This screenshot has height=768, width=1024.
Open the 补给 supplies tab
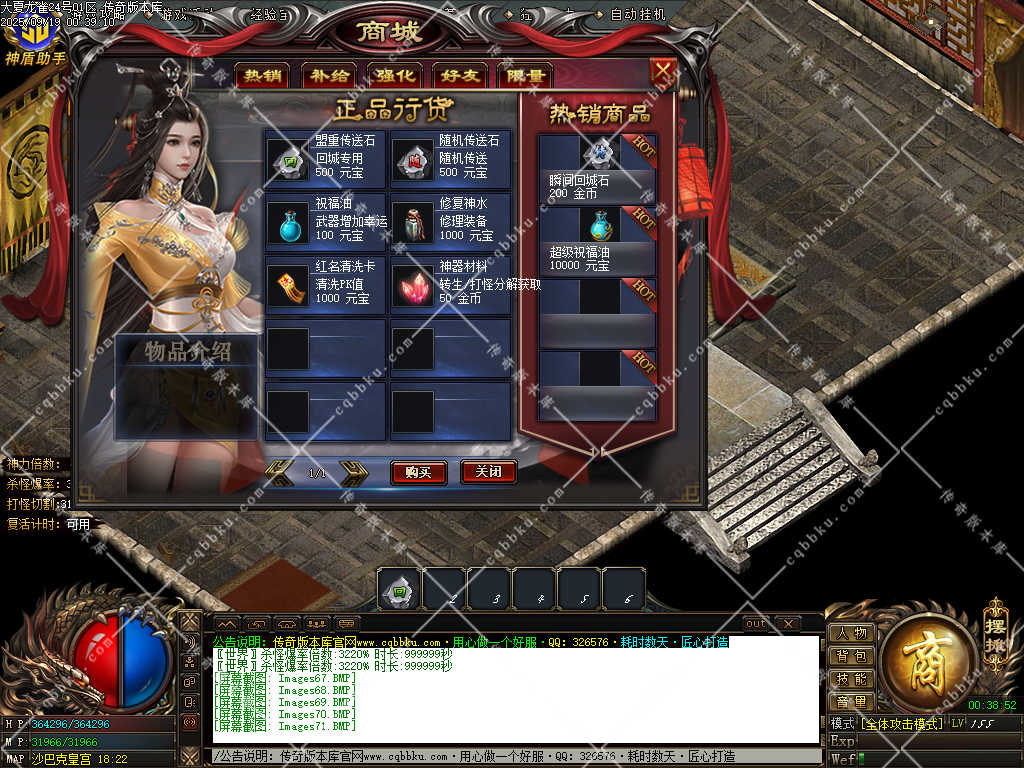[x=329, y=76]
